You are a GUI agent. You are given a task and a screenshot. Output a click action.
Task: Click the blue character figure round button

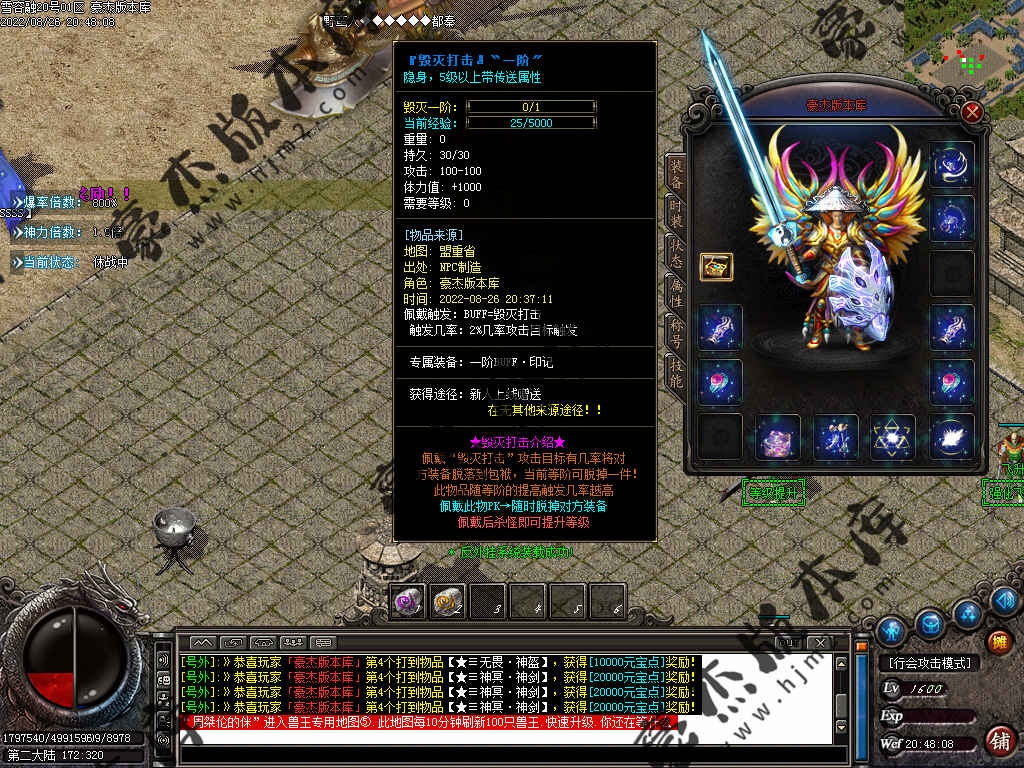(891, 631)
